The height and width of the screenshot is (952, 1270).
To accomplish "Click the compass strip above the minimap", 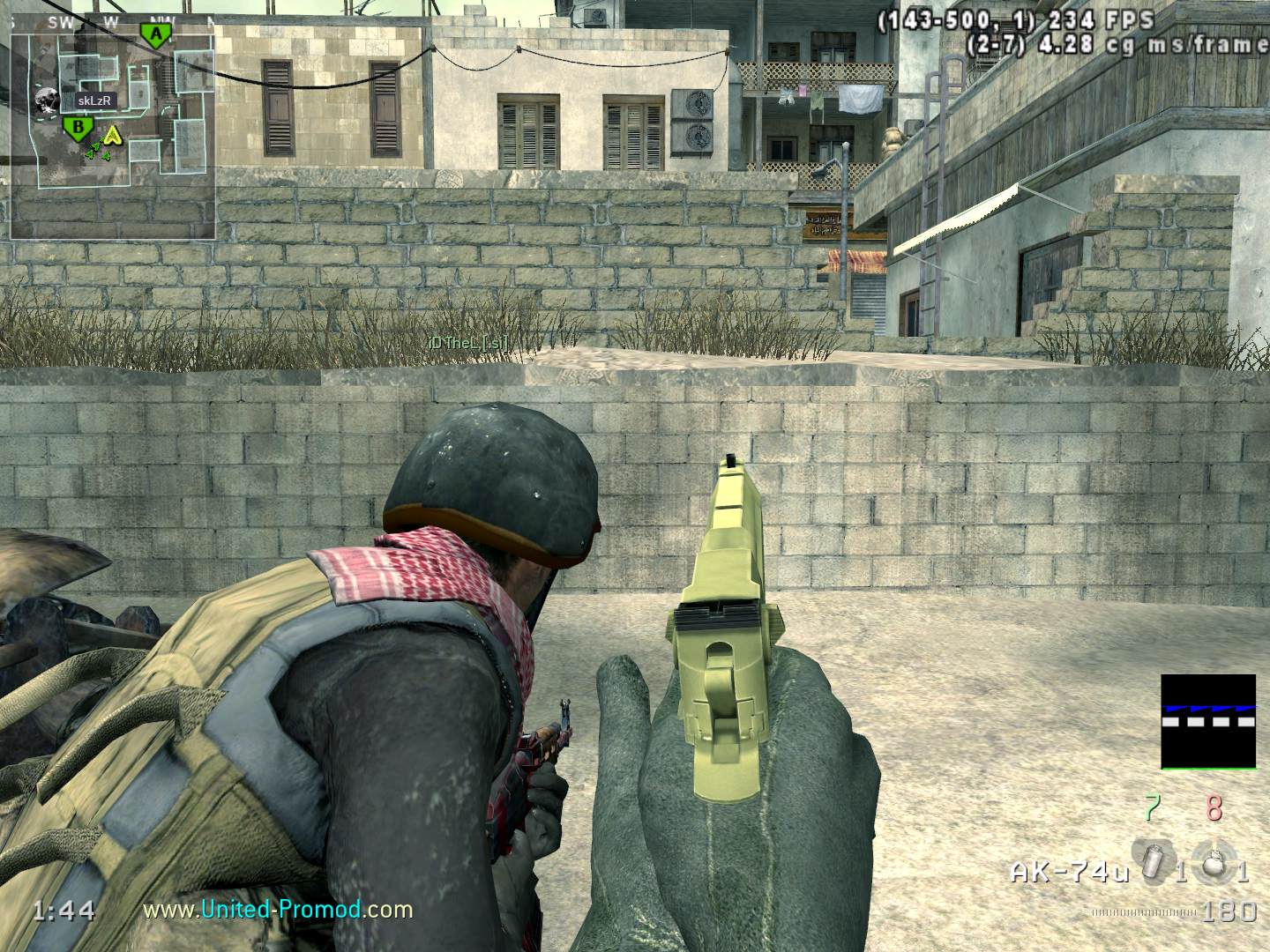I will click(113, 20).
